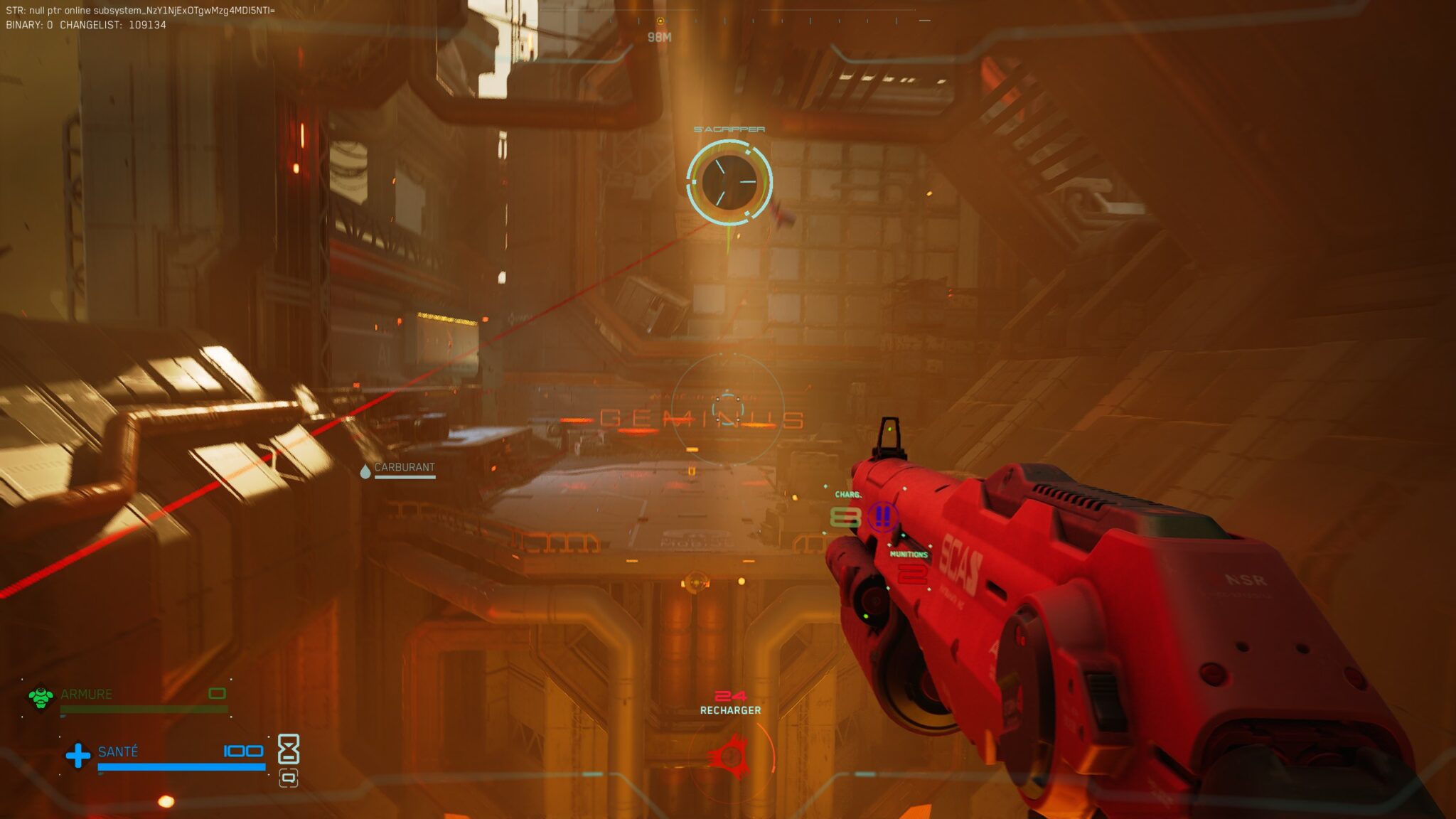
Task: Click the blue health cross beside SANTÉ
Action: pyautogui.click(x=77, y=755)
